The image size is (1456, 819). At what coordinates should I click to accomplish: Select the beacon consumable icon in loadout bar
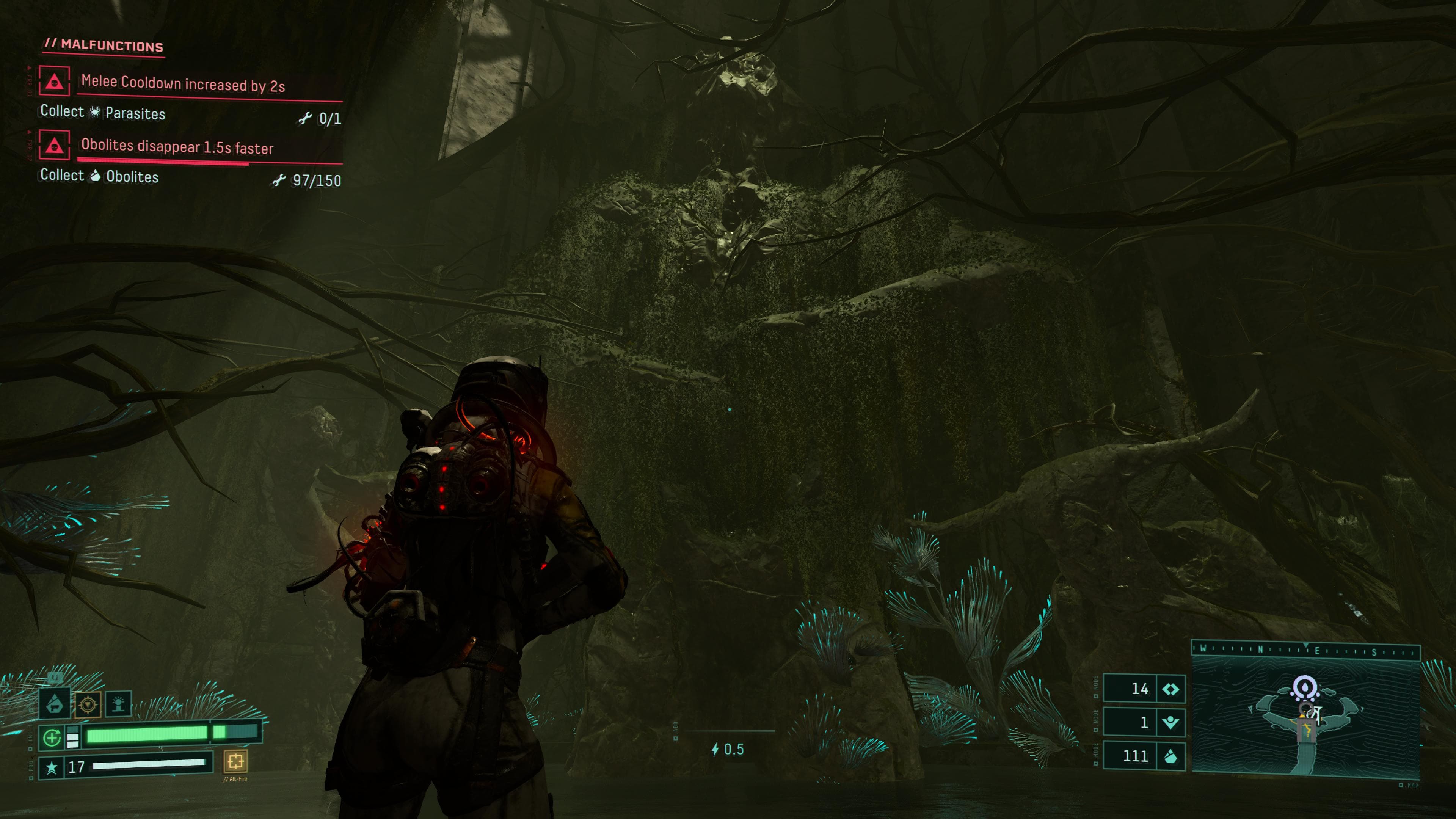[118, 704]
